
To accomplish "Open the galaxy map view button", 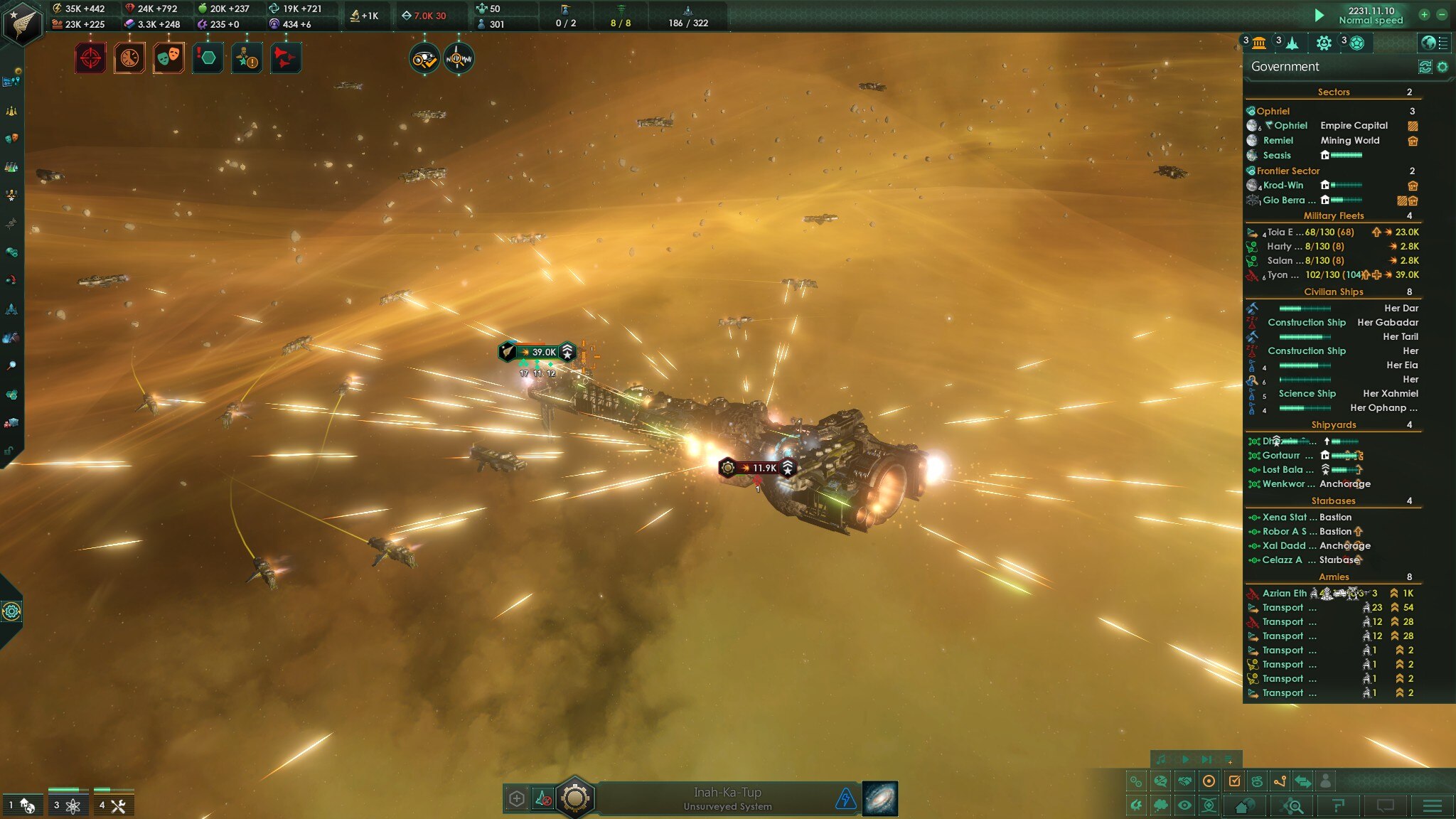I will click(880, 798).
